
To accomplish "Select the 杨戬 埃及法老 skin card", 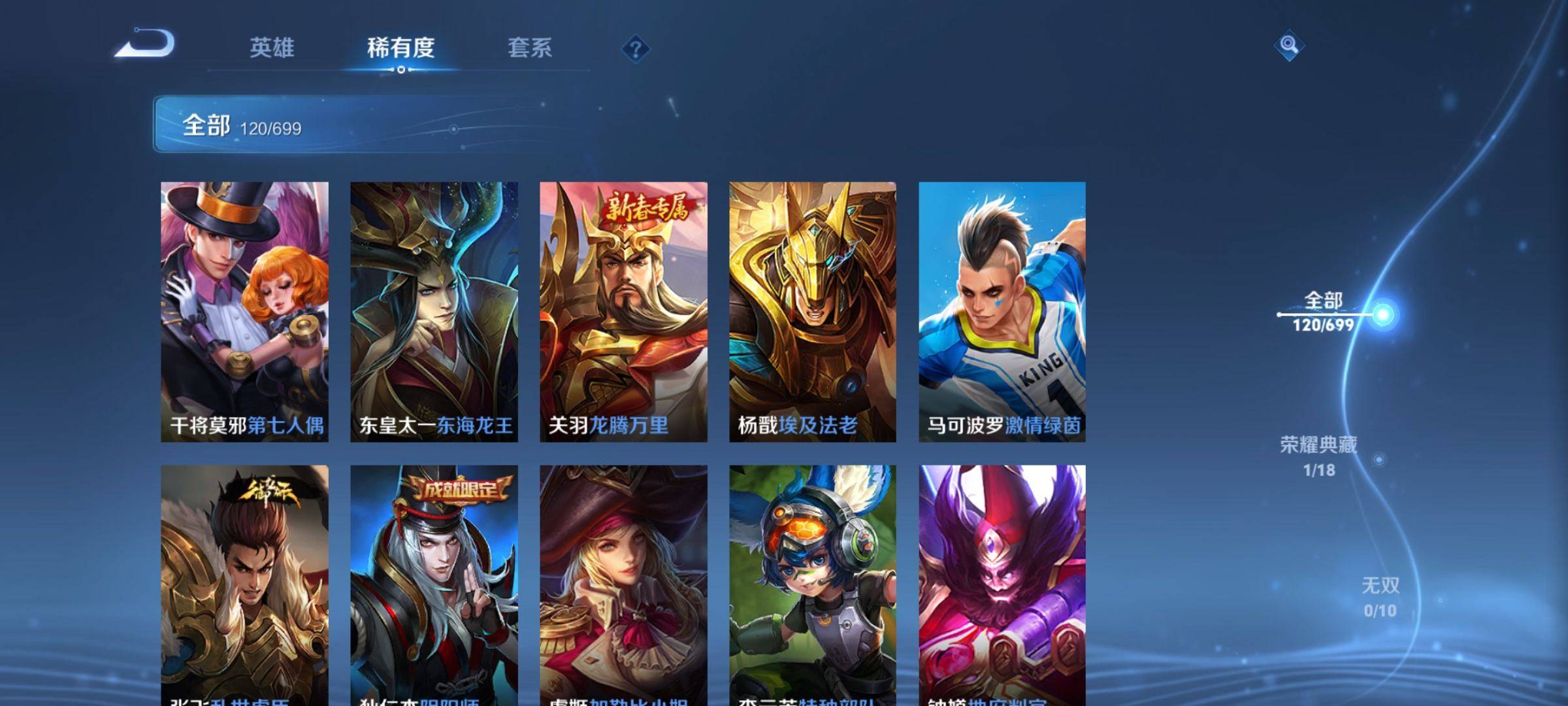I will coord(813,311).
